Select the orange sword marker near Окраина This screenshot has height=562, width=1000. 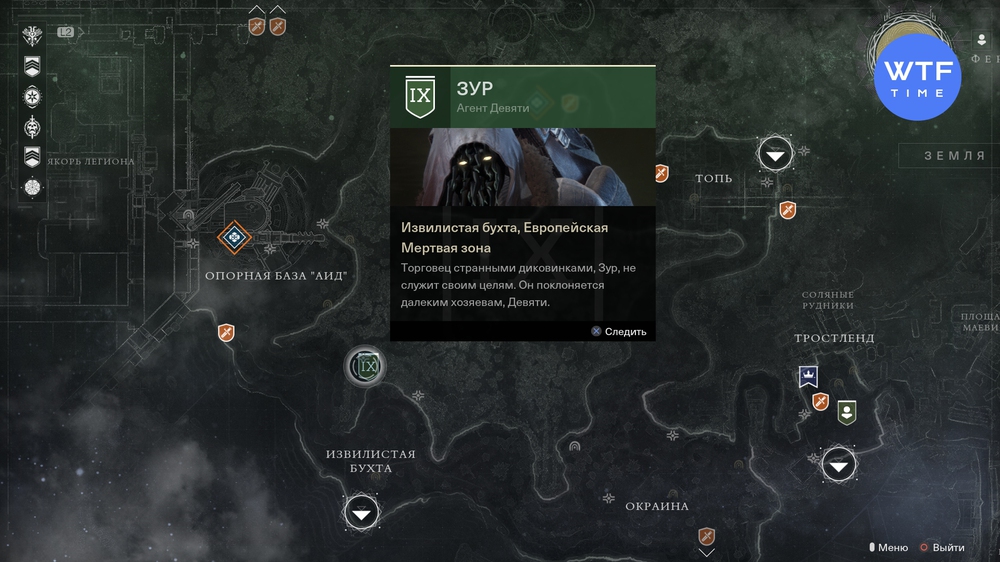coord(707,537)
